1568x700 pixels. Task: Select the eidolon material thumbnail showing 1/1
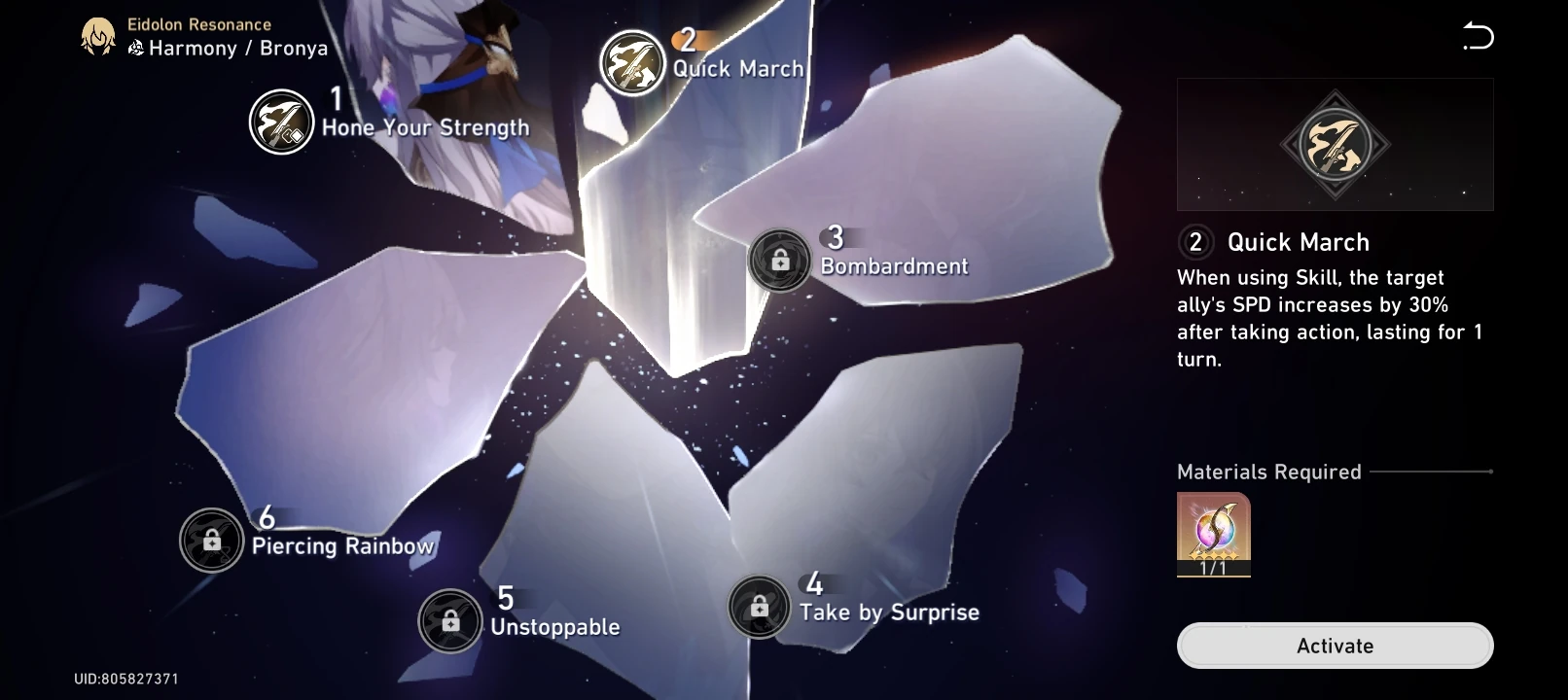1212,533
